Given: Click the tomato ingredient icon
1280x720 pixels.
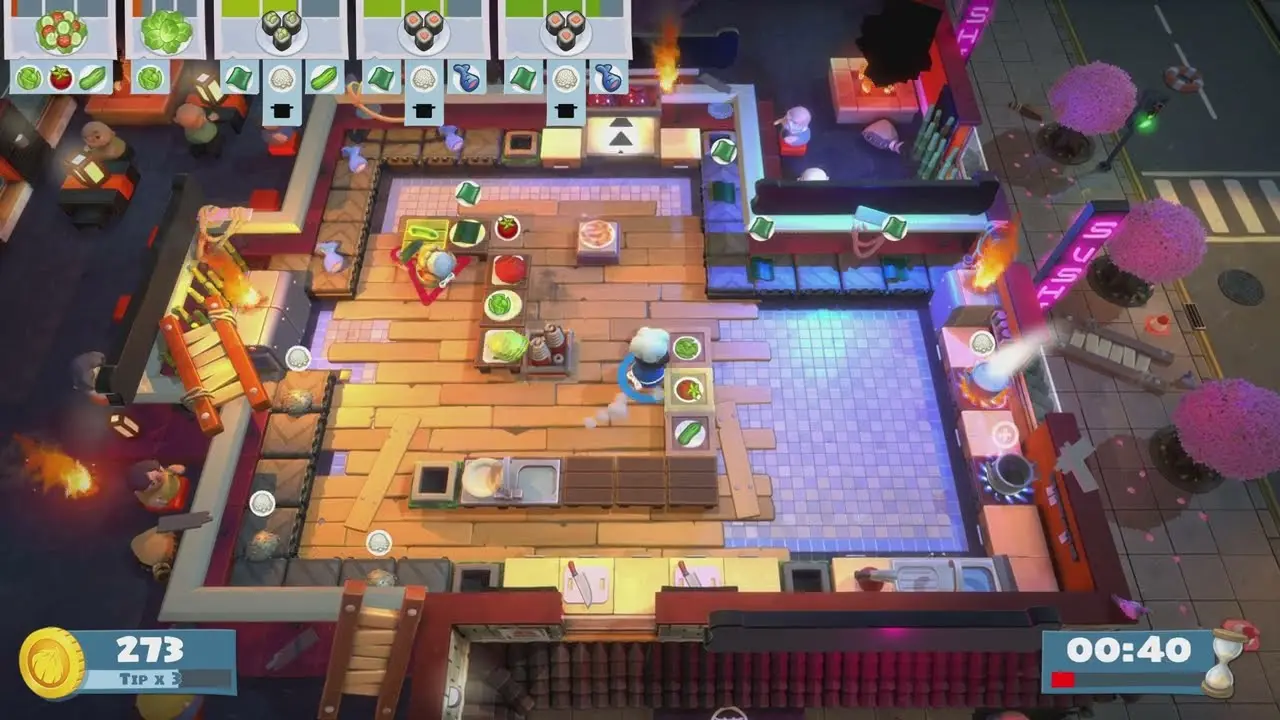Looking at the screenshot, I should pyautogui.click(x=60, y=77).
